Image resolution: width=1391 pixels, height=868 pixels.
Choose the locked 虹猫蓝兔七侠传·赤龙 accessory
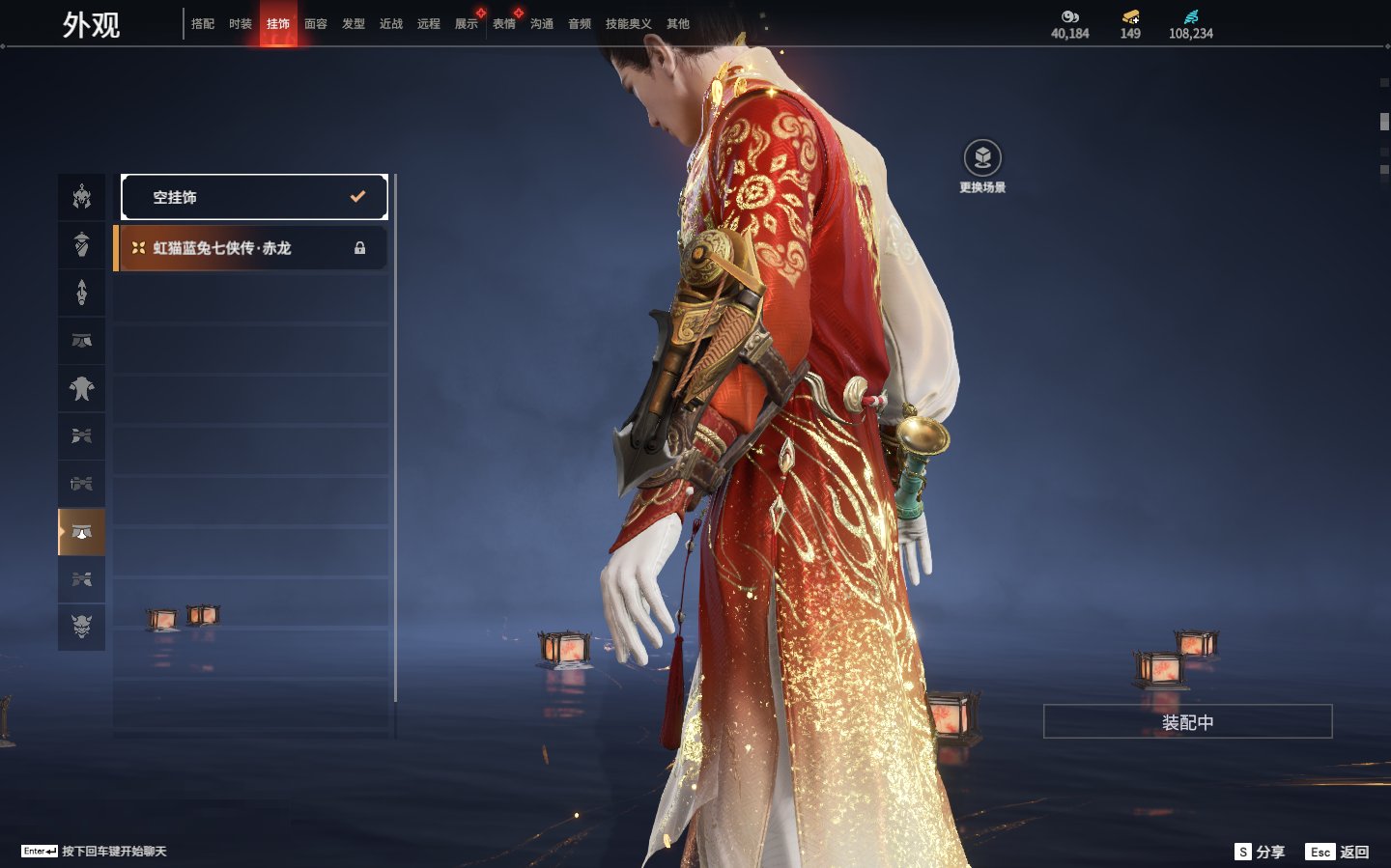coord(251,248)
